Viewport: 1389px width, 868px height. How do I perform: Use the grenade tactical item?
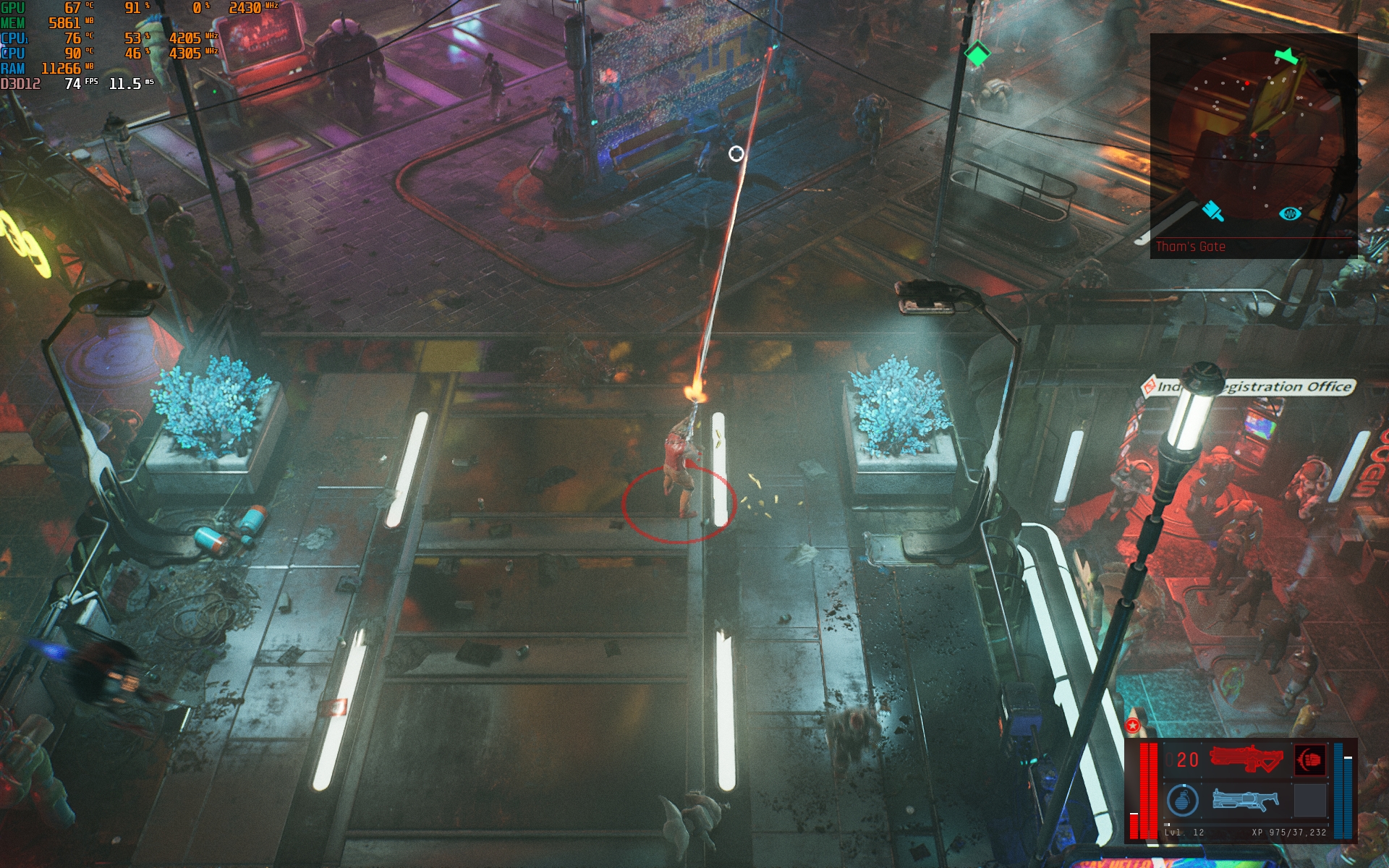coord(1183,800)
